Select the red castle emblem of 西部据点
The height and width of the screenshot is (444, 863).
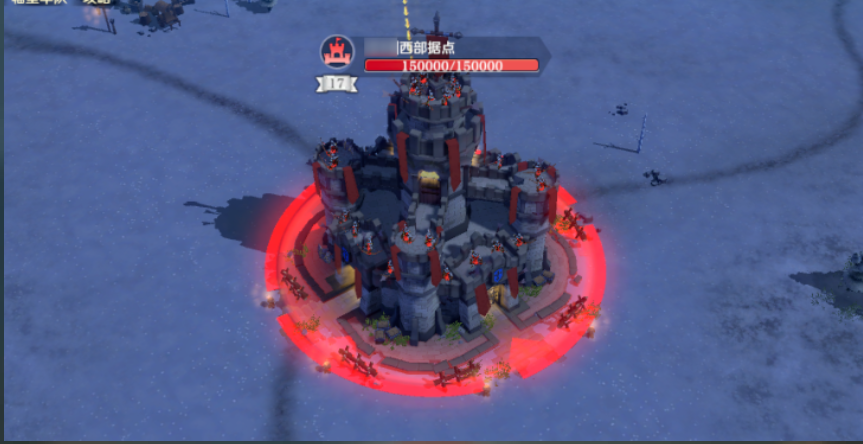(x=336, y=52)
